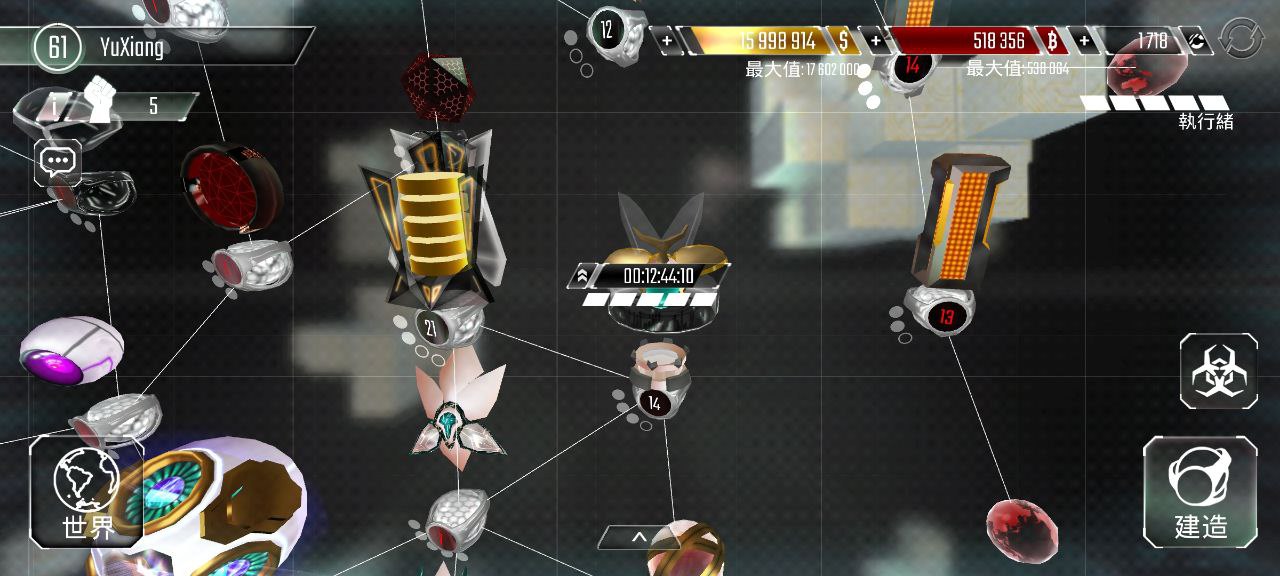1280x576 pixels.
Task: Open the chat speech bubble
Action: click(x=57, y=161)
